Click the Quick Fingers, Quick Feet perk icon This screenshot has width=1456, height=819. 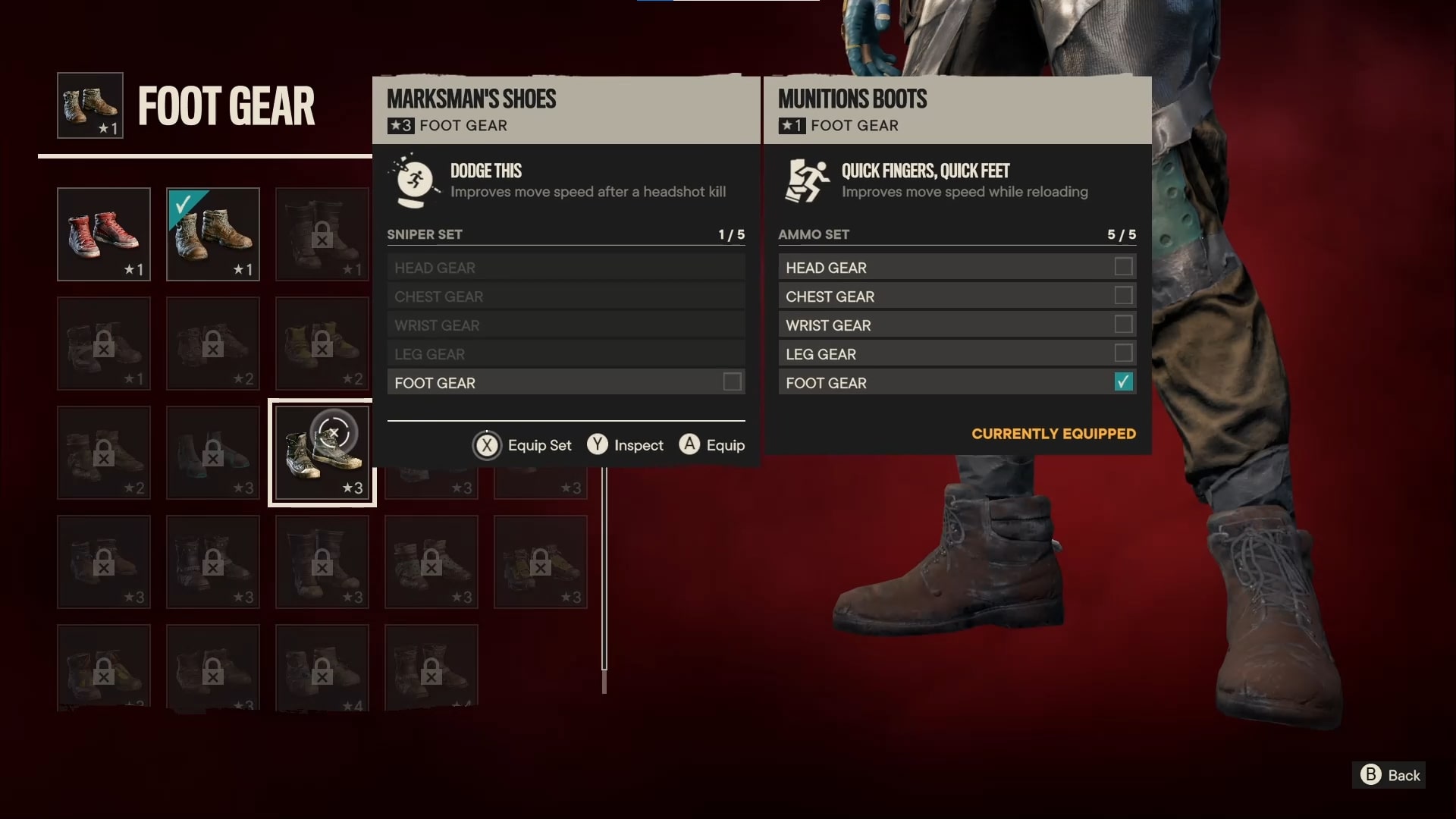click(806, 180)
